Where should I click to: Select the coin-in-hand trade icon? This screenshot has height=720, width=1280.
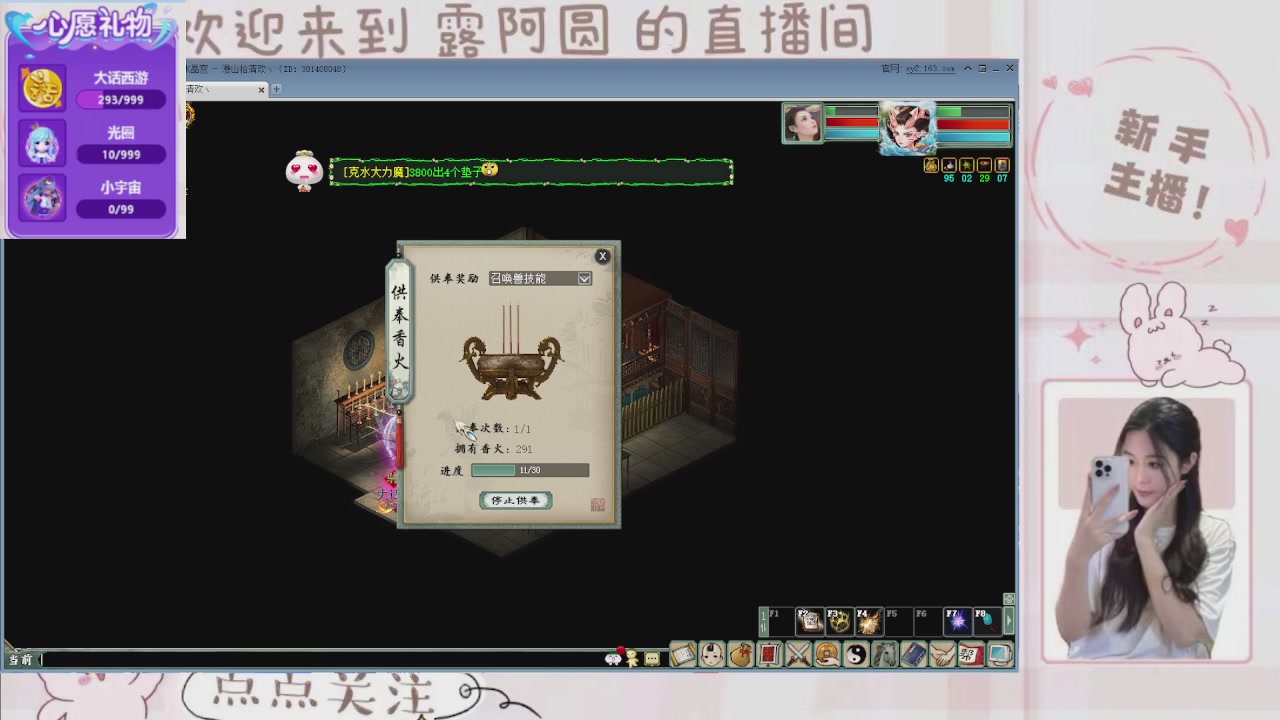coord(825,656)
